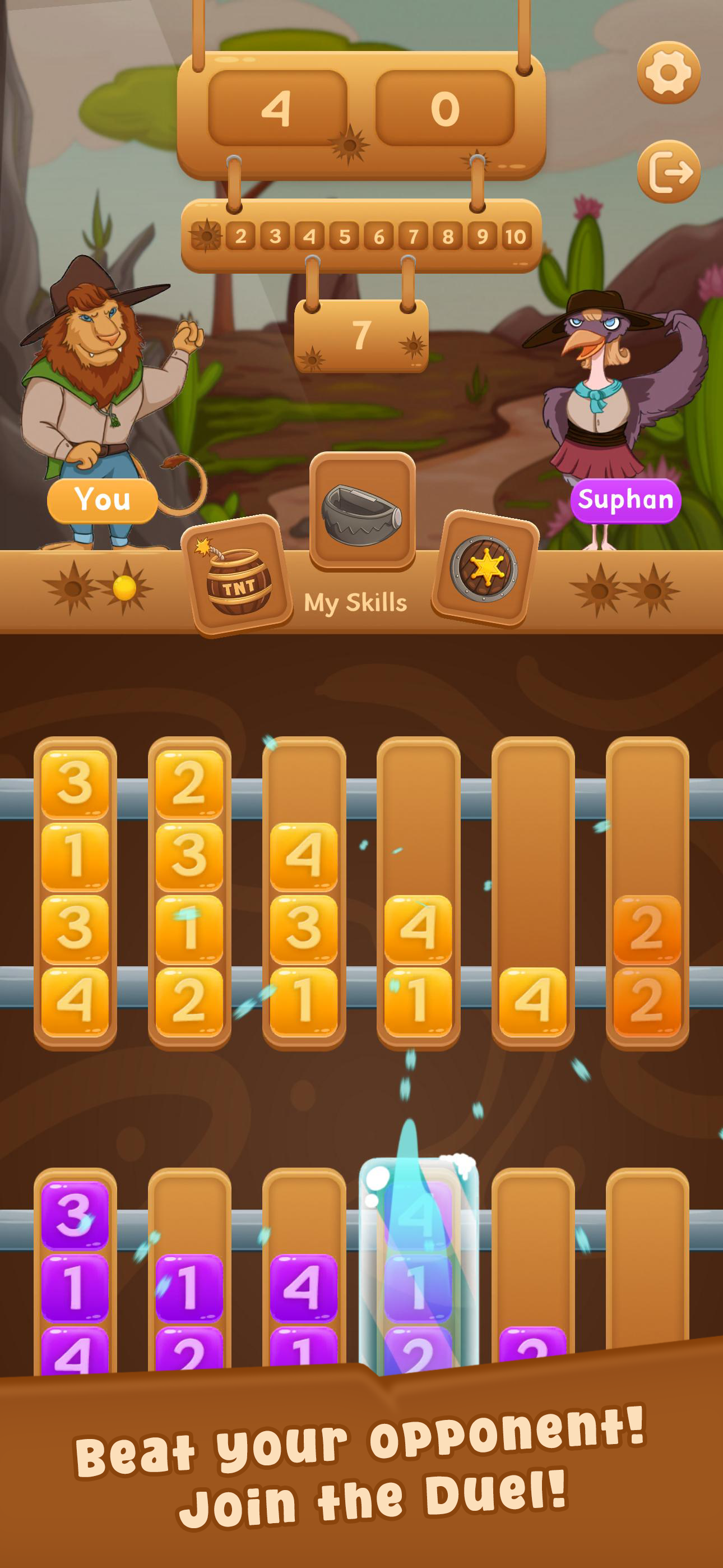Image resolution: width=723 pixels, height=1568 pixels.
Task: Select number 5 on the round progress bar
Action: (347, 234)
